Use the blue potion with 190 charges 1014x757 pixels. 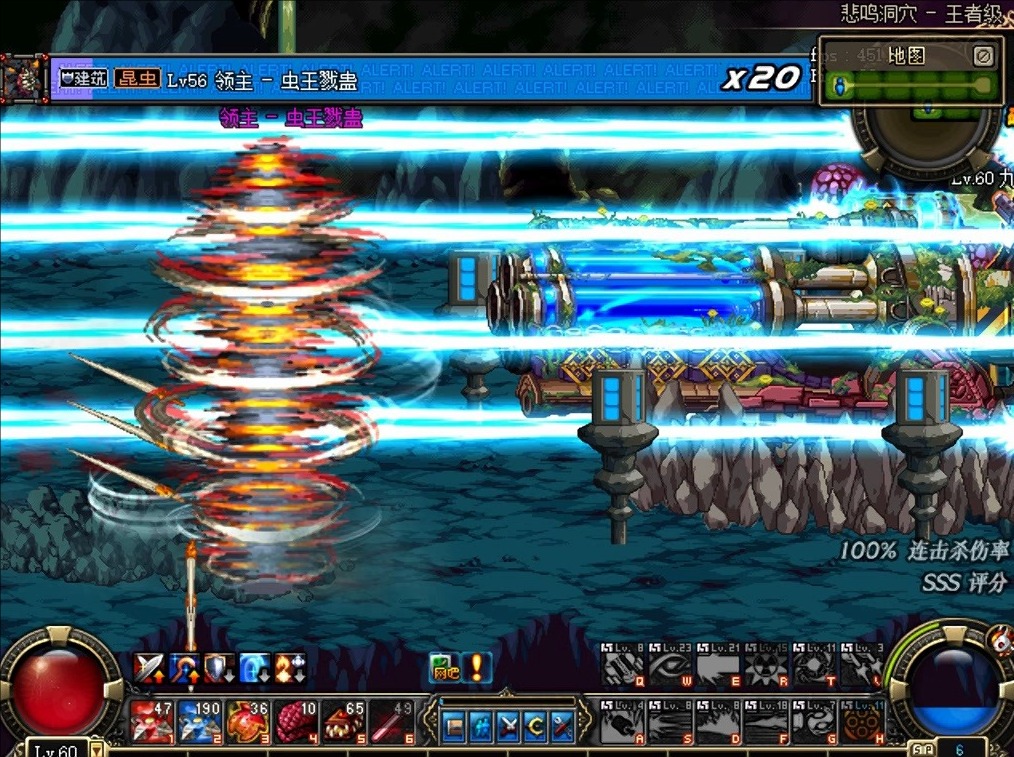point(199,722)
